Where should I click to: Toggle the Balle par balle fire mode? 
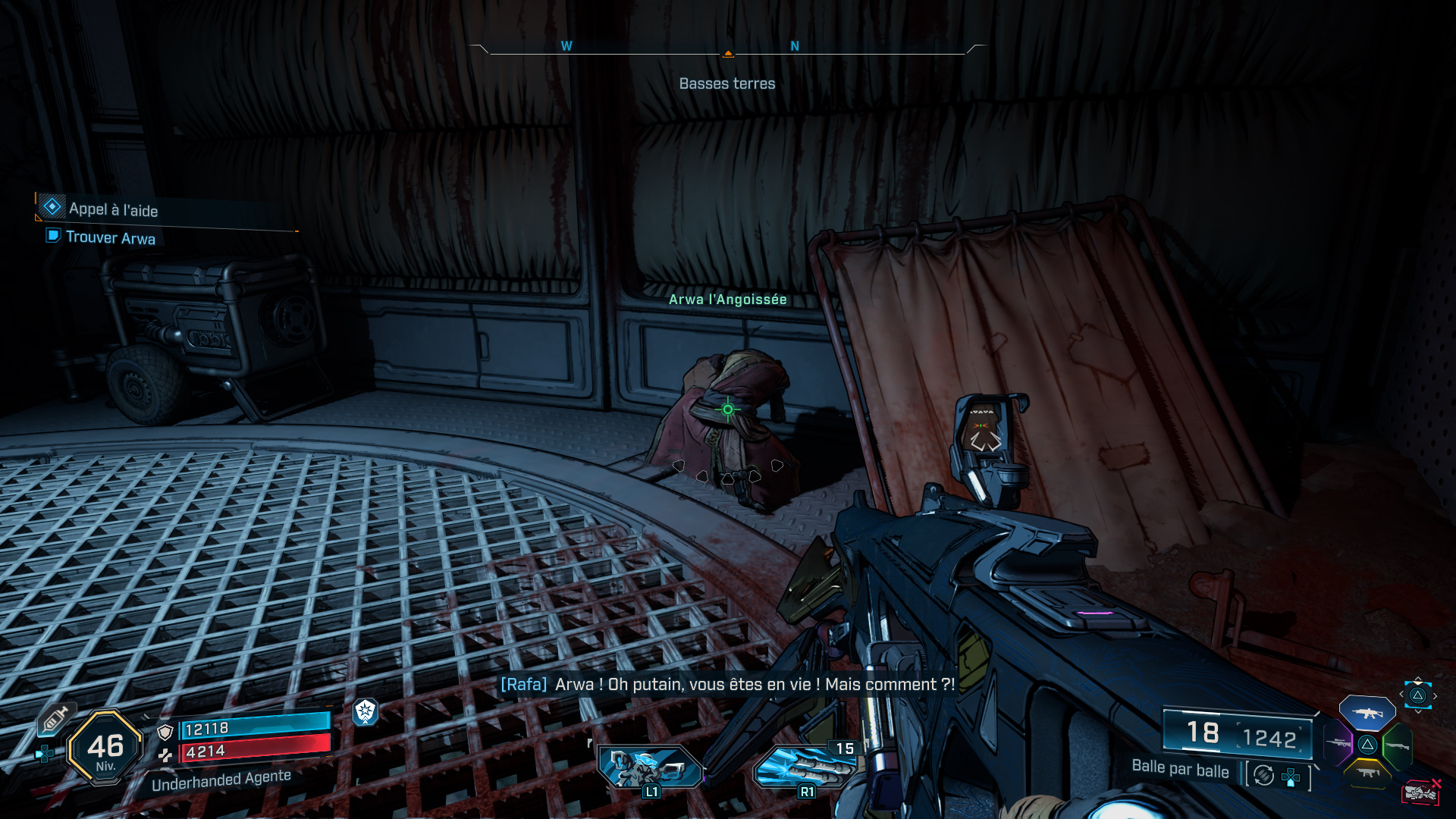[x=1180, y=770]
